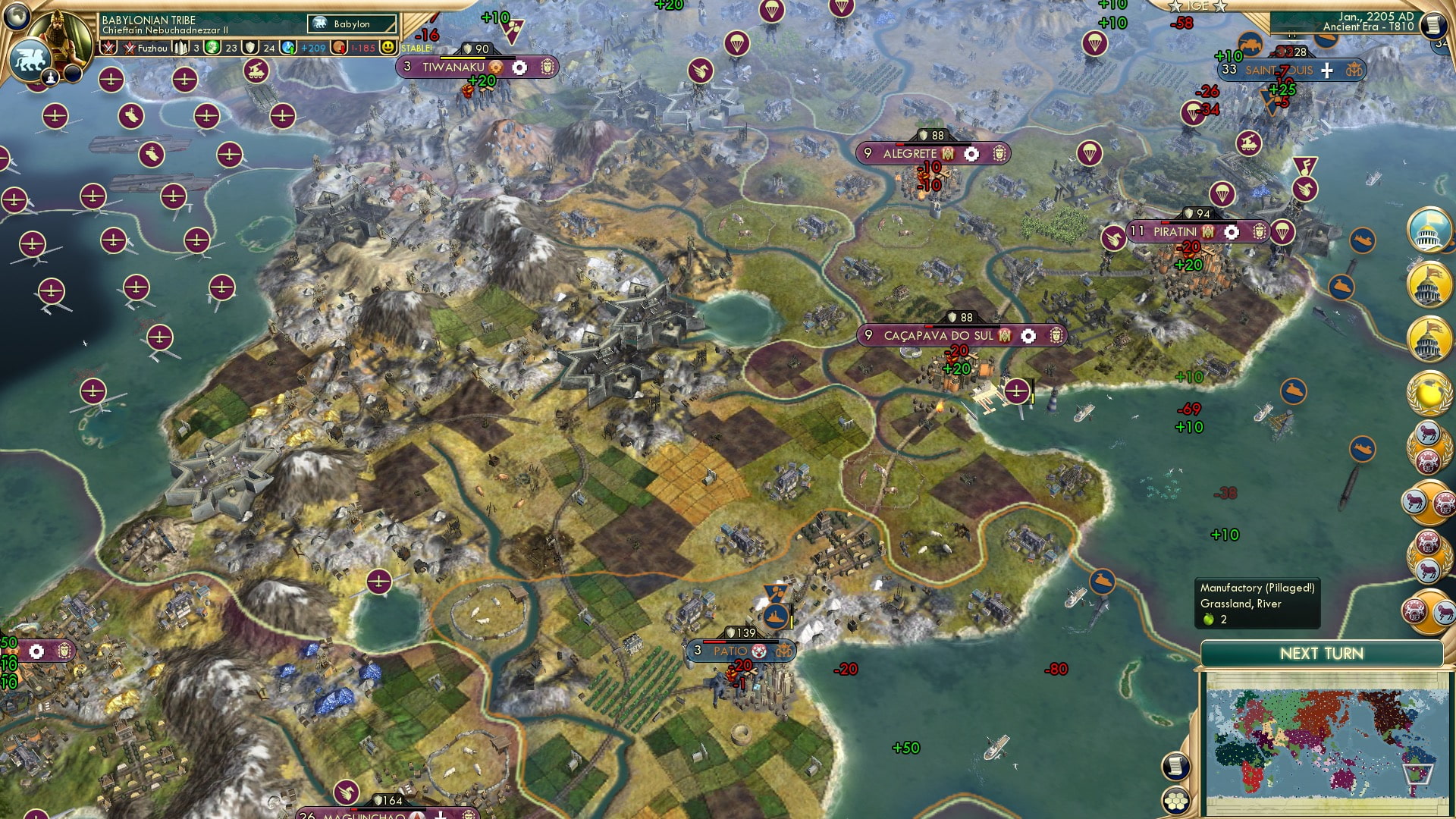1456x819 pixels.
Task: Open the Babylon civilization dropdown in the header
Action: pos(350,24)
